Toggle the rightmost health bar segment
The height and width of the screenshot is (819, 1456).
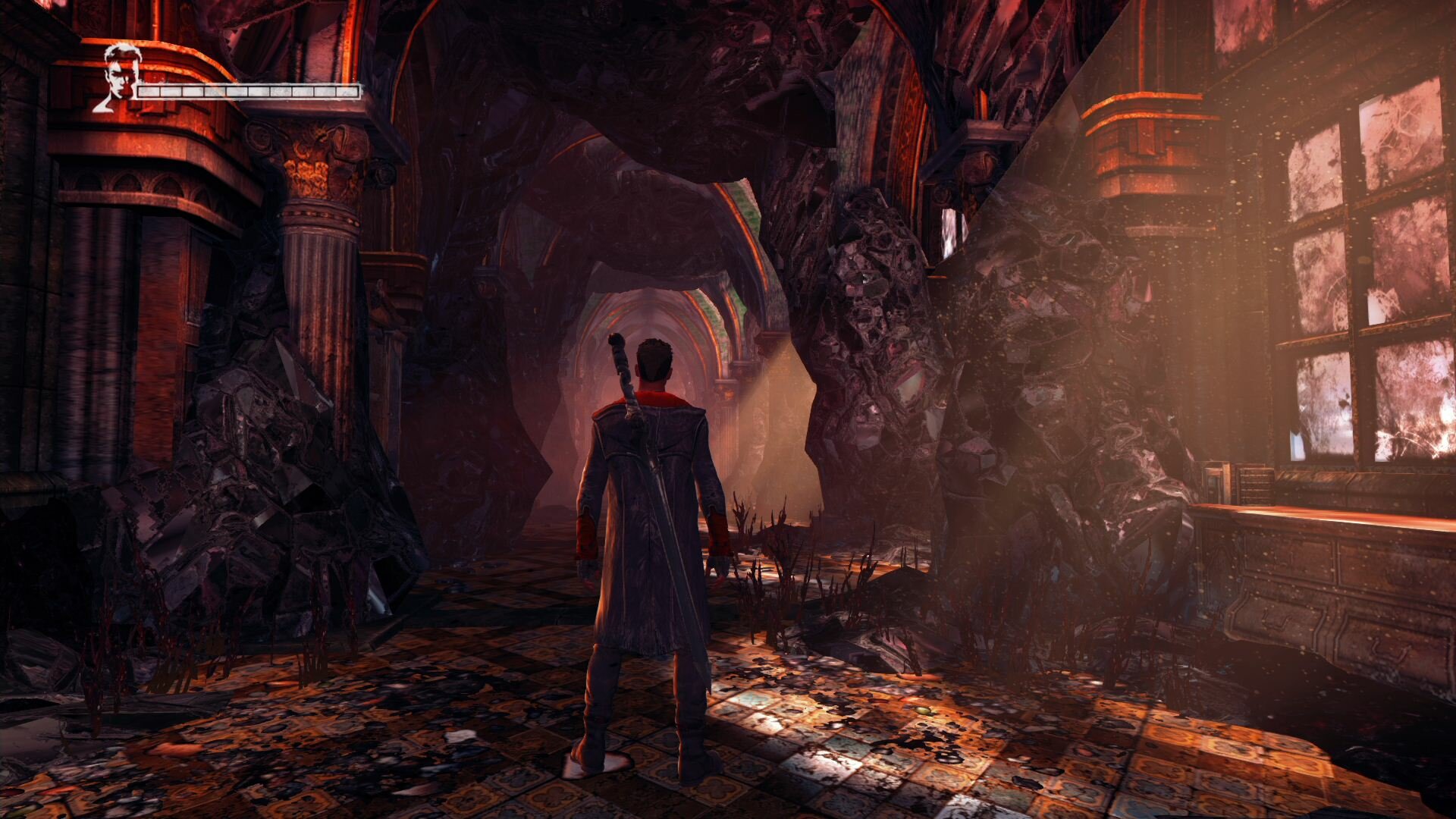349,93
